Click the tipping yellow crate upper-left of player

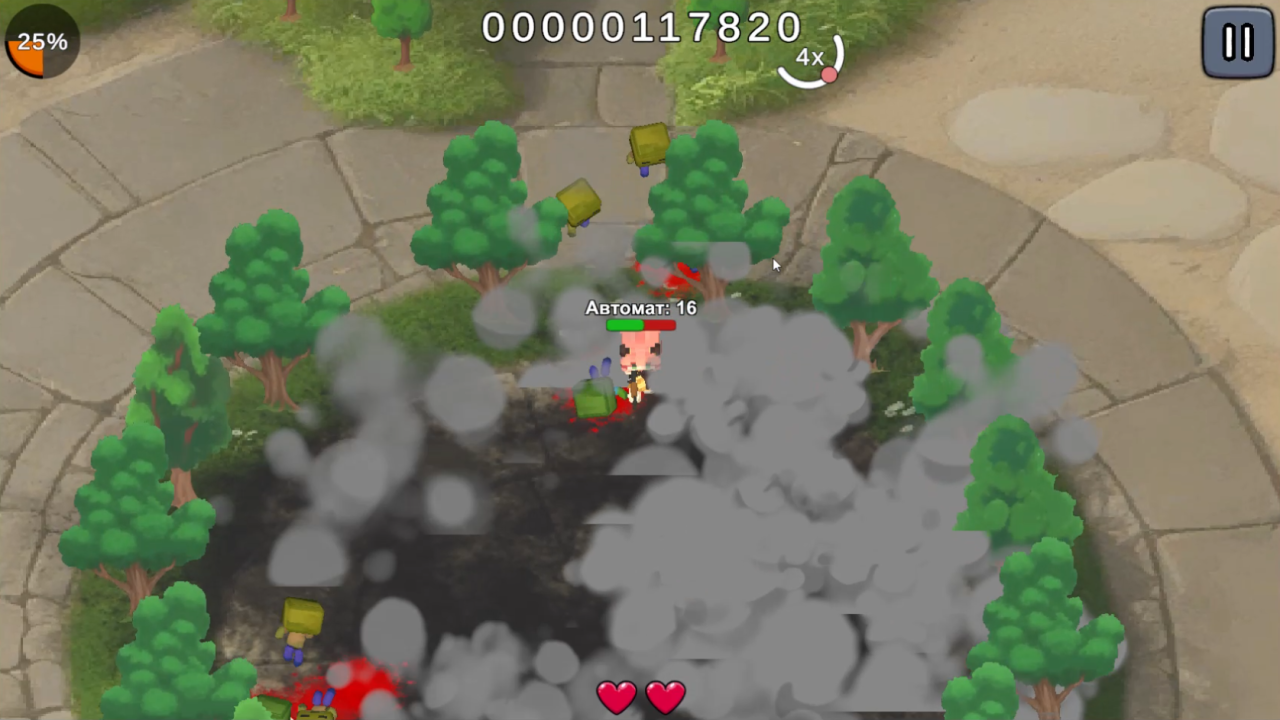[578, 203]
